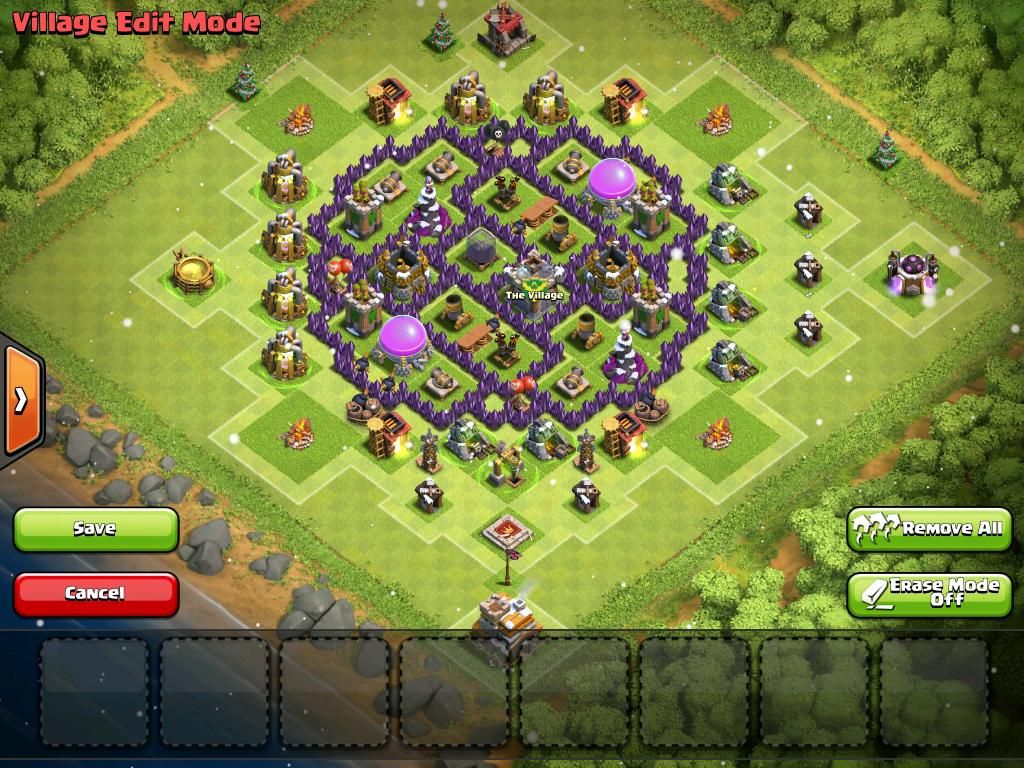Expand the orange side arrow panel

(20, 400)
